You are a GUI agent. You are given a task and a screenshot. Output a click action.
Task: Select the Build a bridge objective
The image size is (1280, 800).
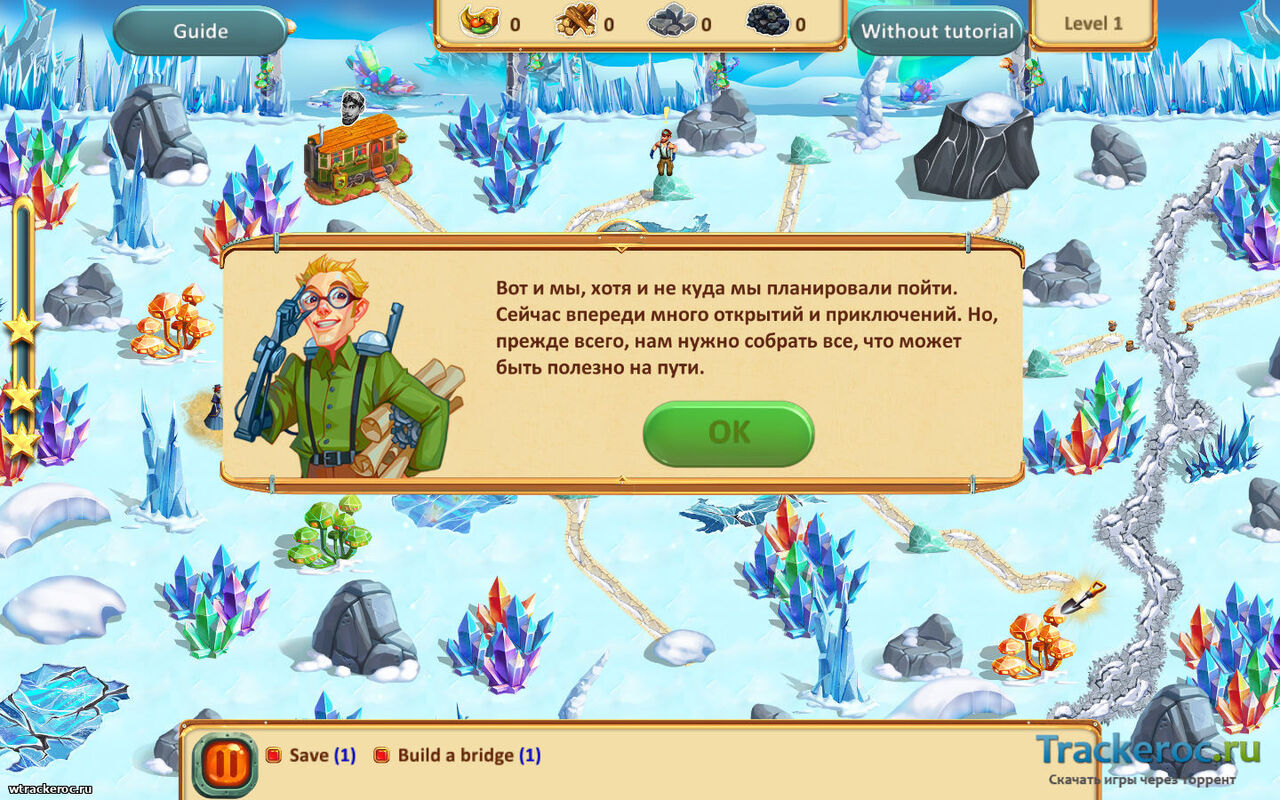coord(456,755)
